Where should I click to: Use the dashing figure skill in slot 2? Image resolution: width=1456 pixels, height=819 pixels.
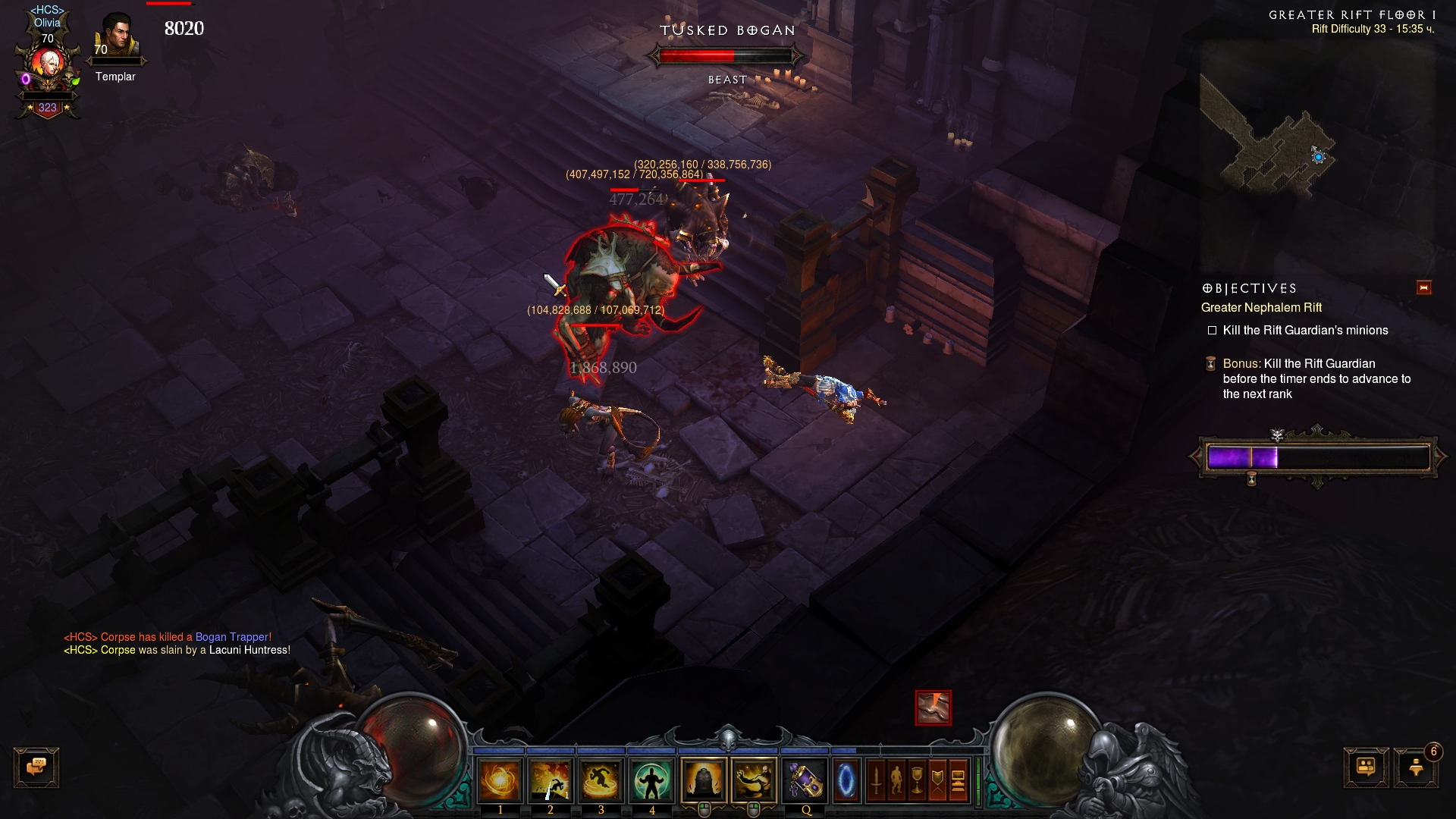[551, 780]
